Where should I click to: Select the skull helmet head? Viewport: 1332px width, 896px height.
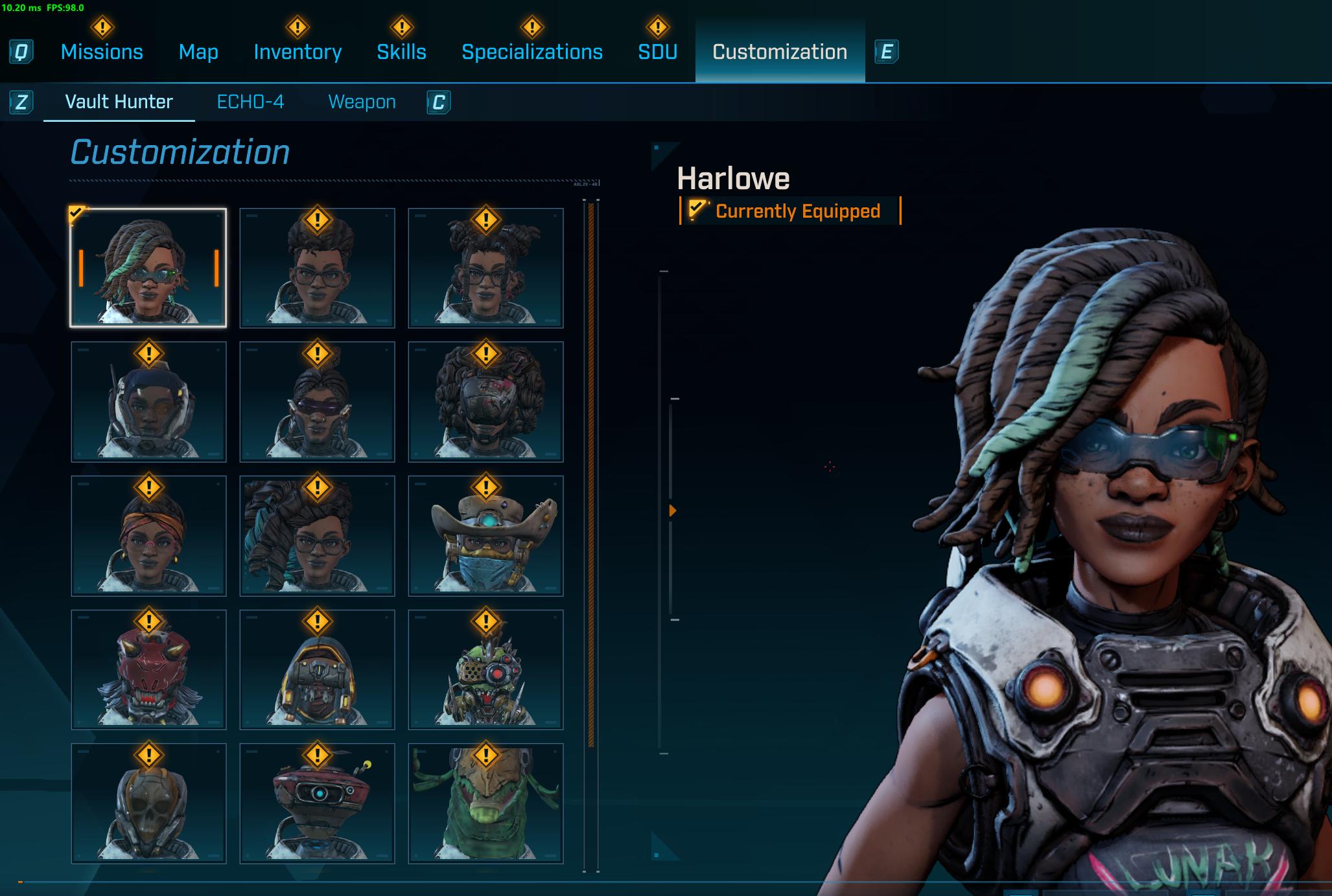(x=148, y=803)
